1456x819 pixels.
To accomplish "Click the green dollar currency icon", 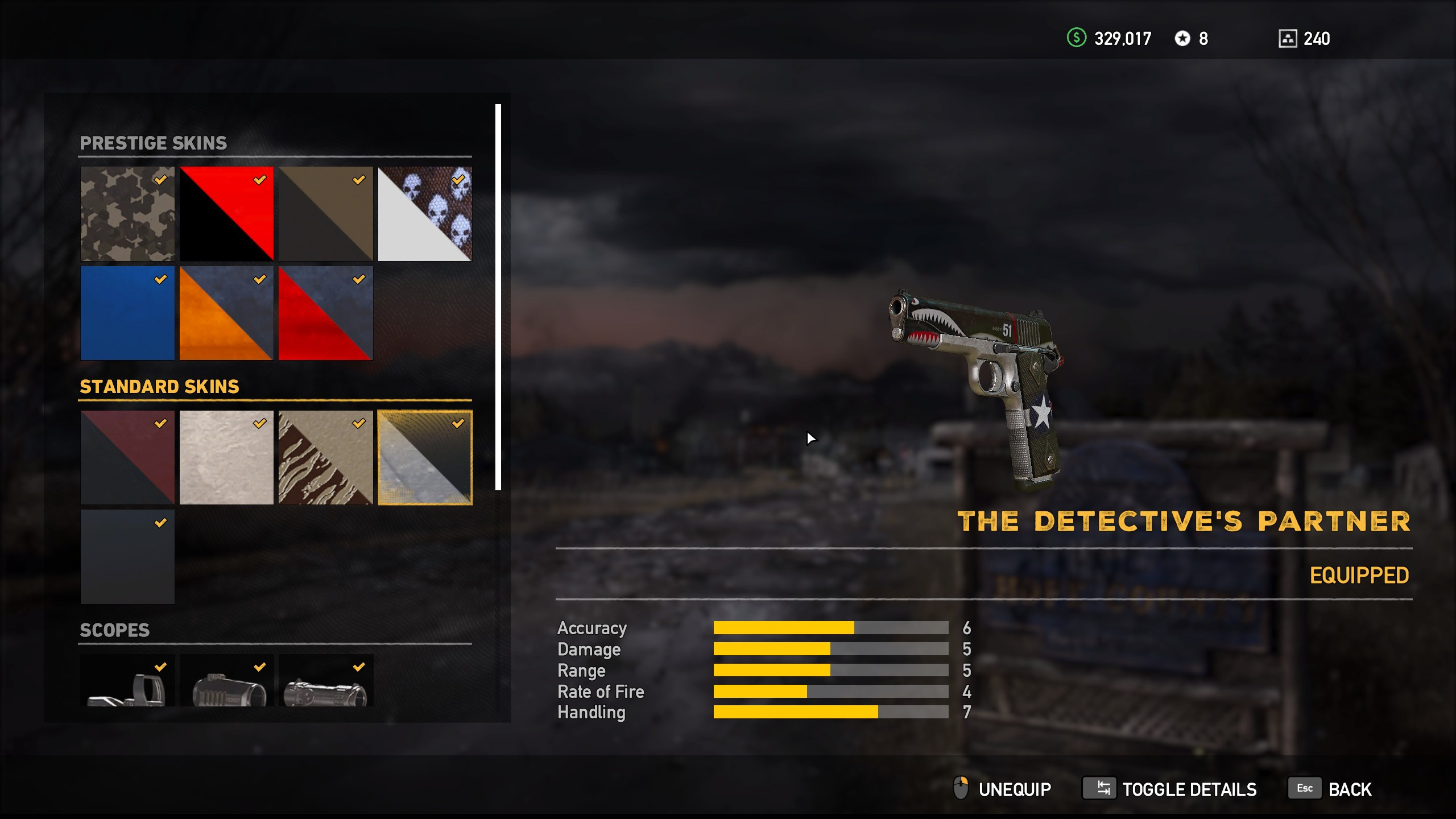I will click(x=1078, y=39).
